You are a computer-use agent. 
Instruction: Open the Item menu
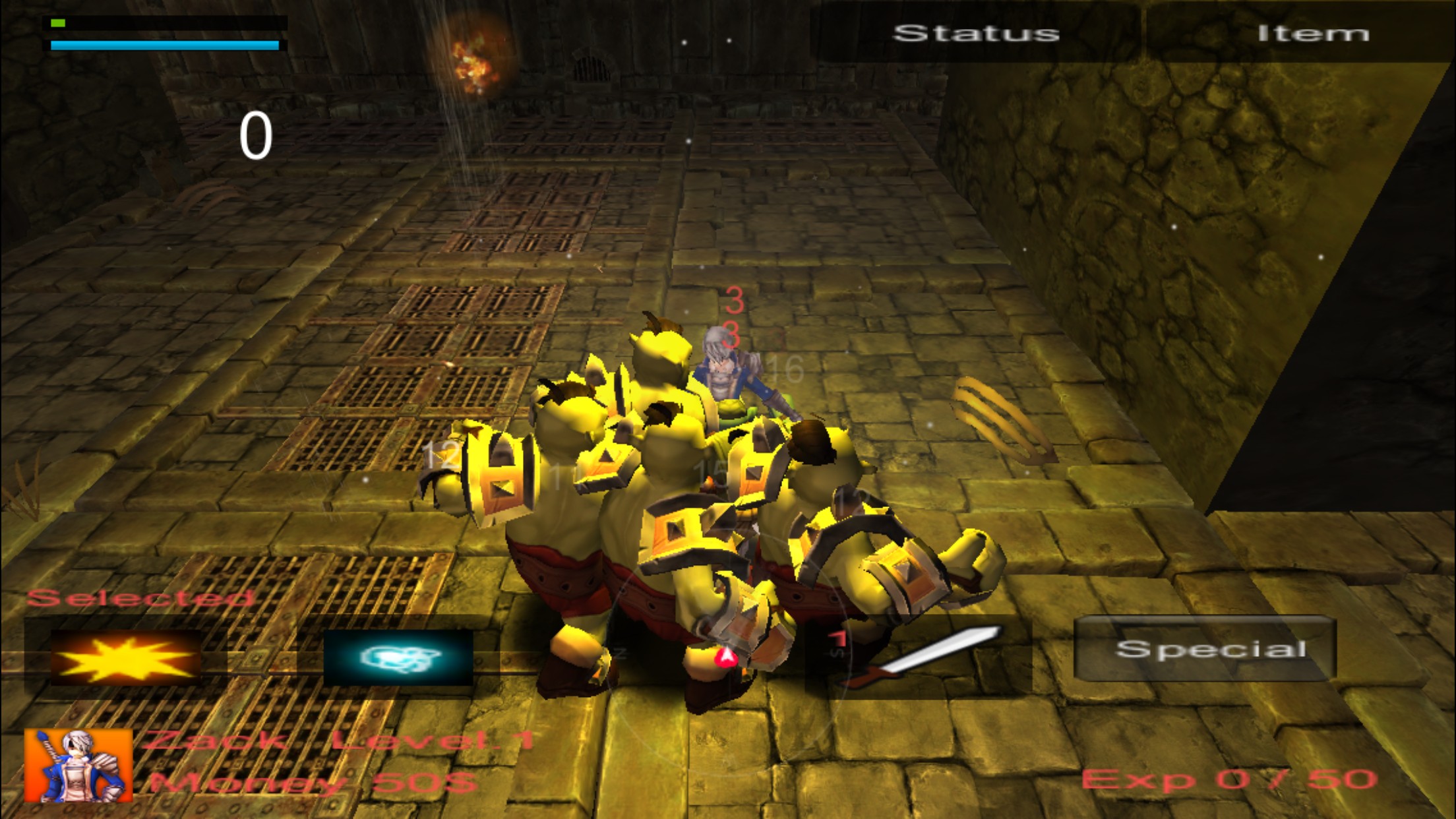(1312, 33)
